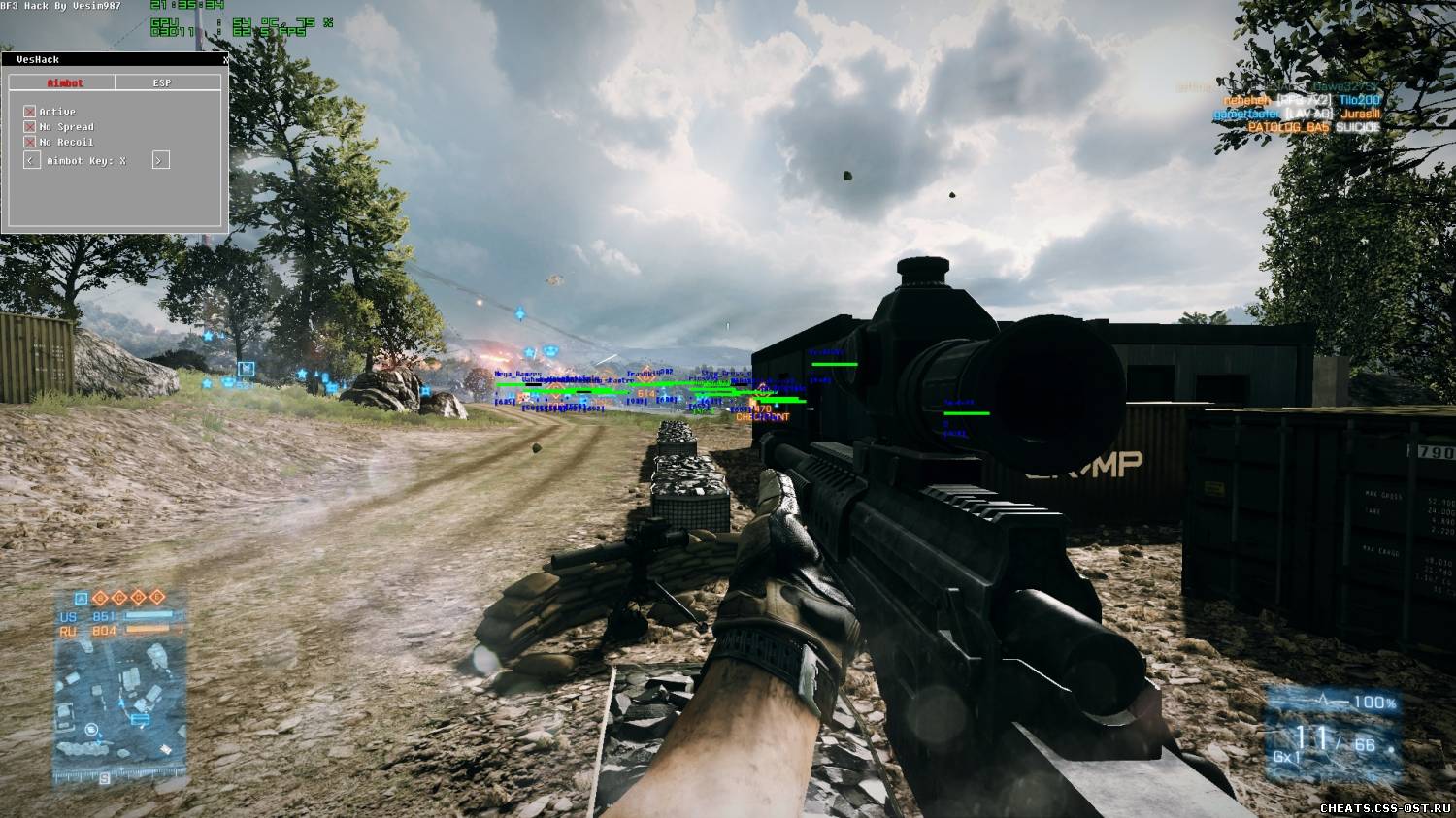The height and width of the screenshot is (818, 1456).
Task: Switch to the ESP tab
Action: click(x=162, y=82)
